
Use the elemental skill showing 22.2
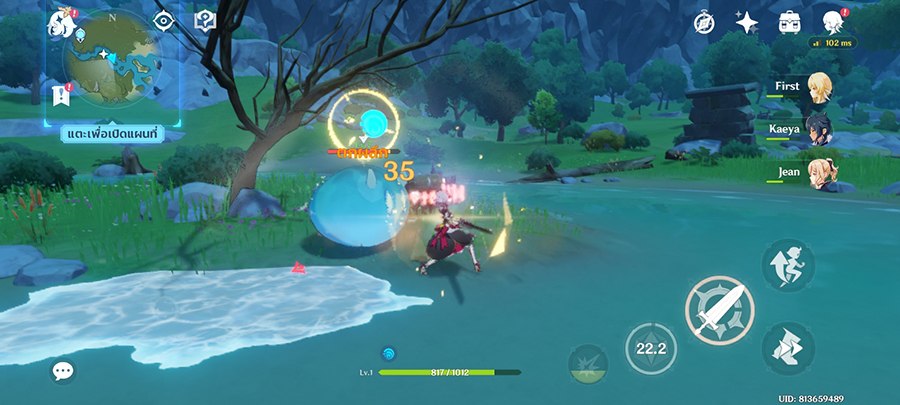tap(650, 349)
